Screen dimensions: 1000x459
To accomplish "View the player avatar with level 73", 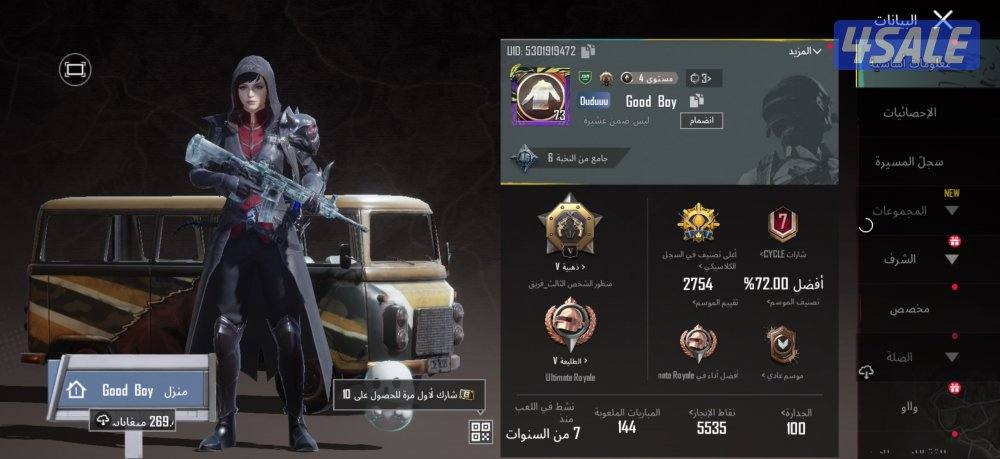I will point(540,95).
